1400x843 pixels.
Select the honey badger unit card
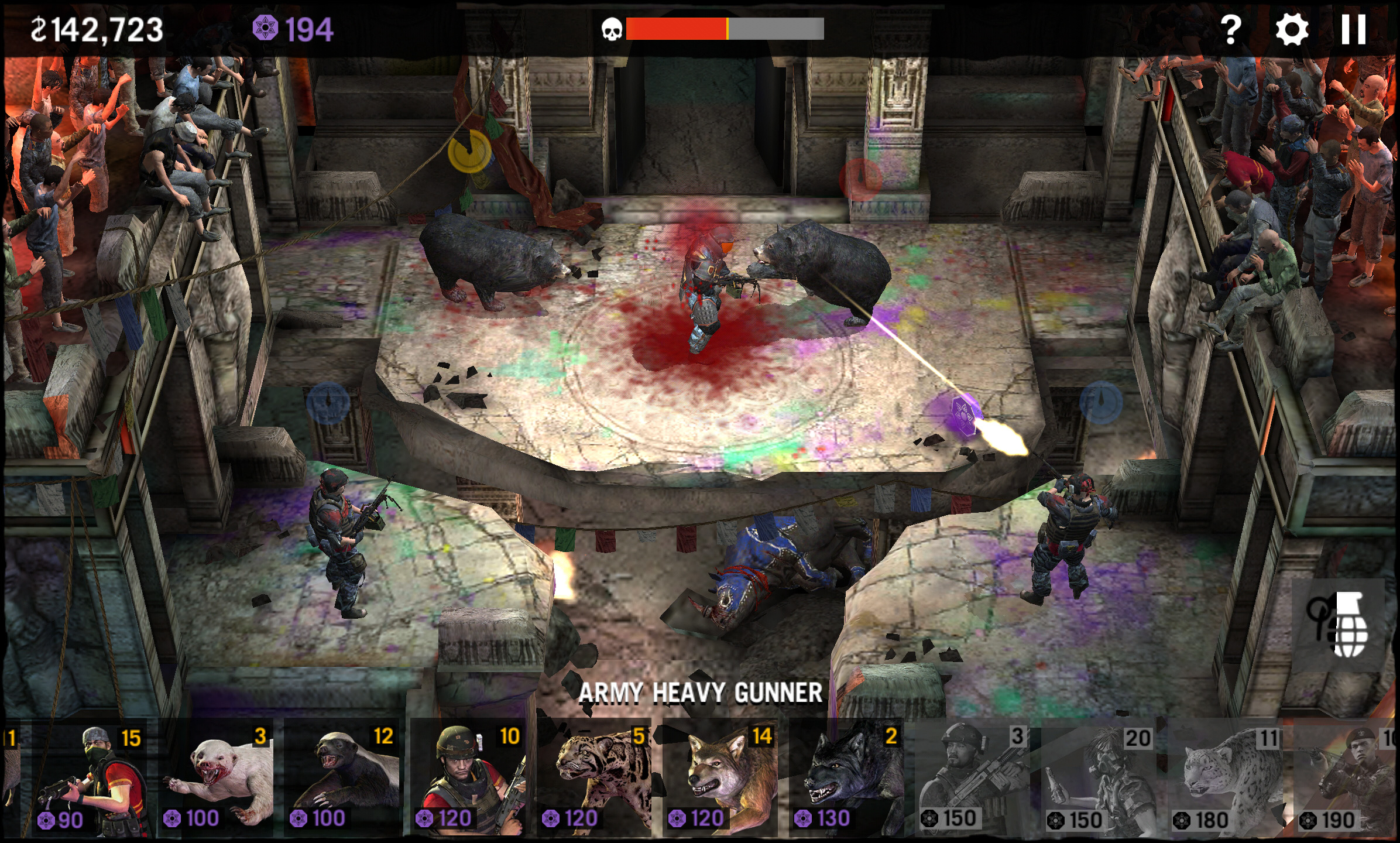343,780
